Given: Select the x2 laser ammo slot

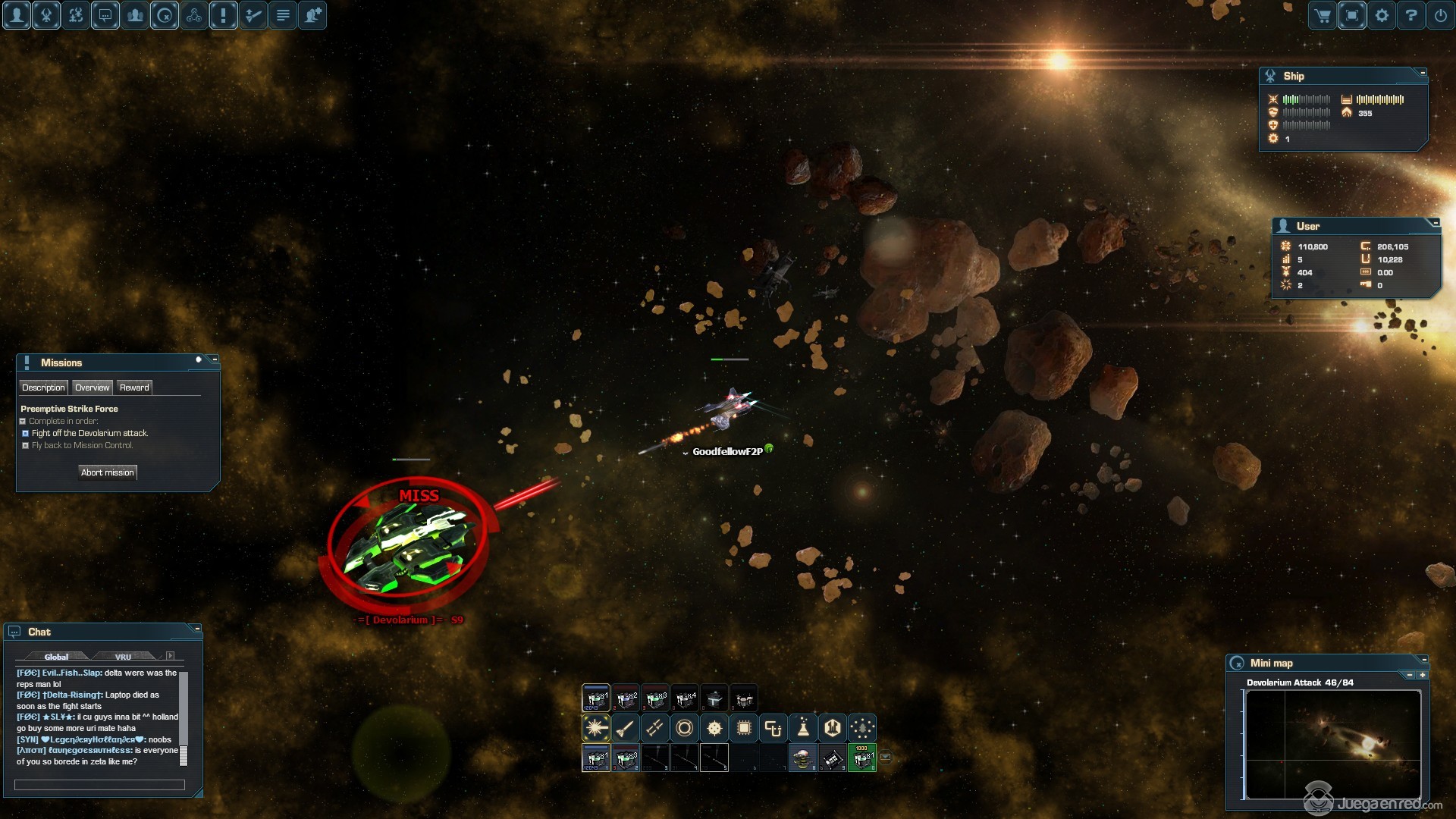Looking at the screenshot, I should coord(626,698).
